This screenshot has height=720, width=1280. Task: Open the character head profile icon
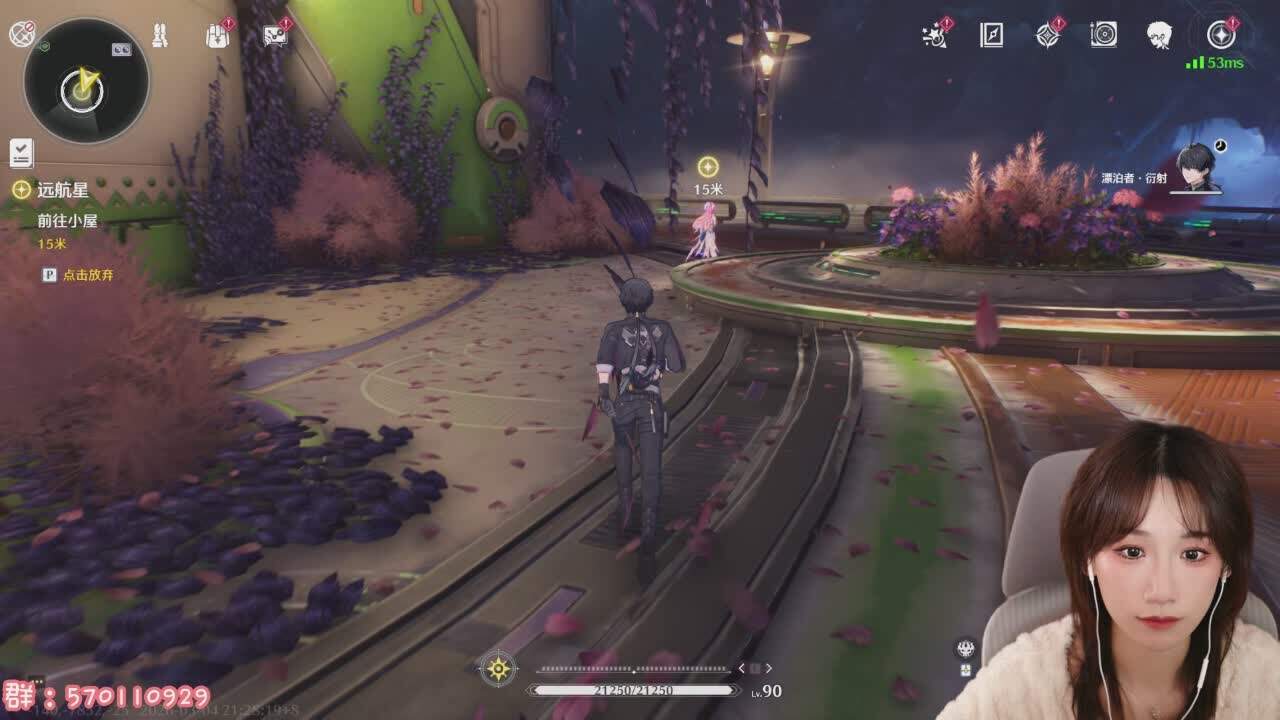click(x=1159, y=36)
